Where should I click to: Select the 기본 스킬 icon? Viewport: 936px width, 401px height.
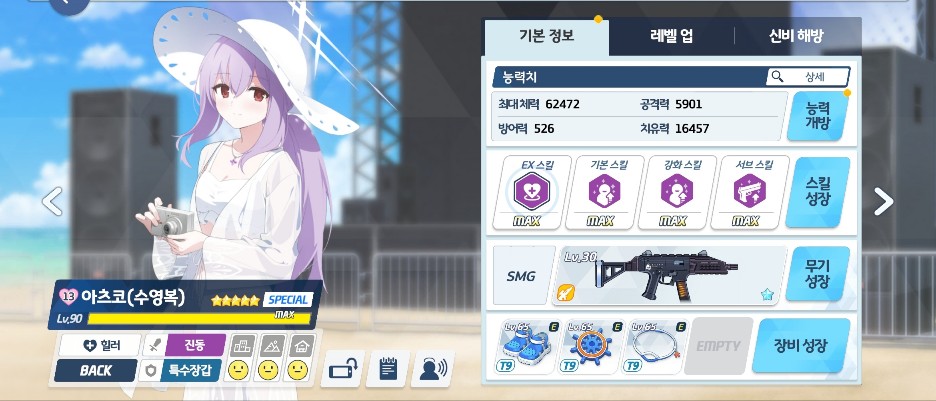coord(601,191)
